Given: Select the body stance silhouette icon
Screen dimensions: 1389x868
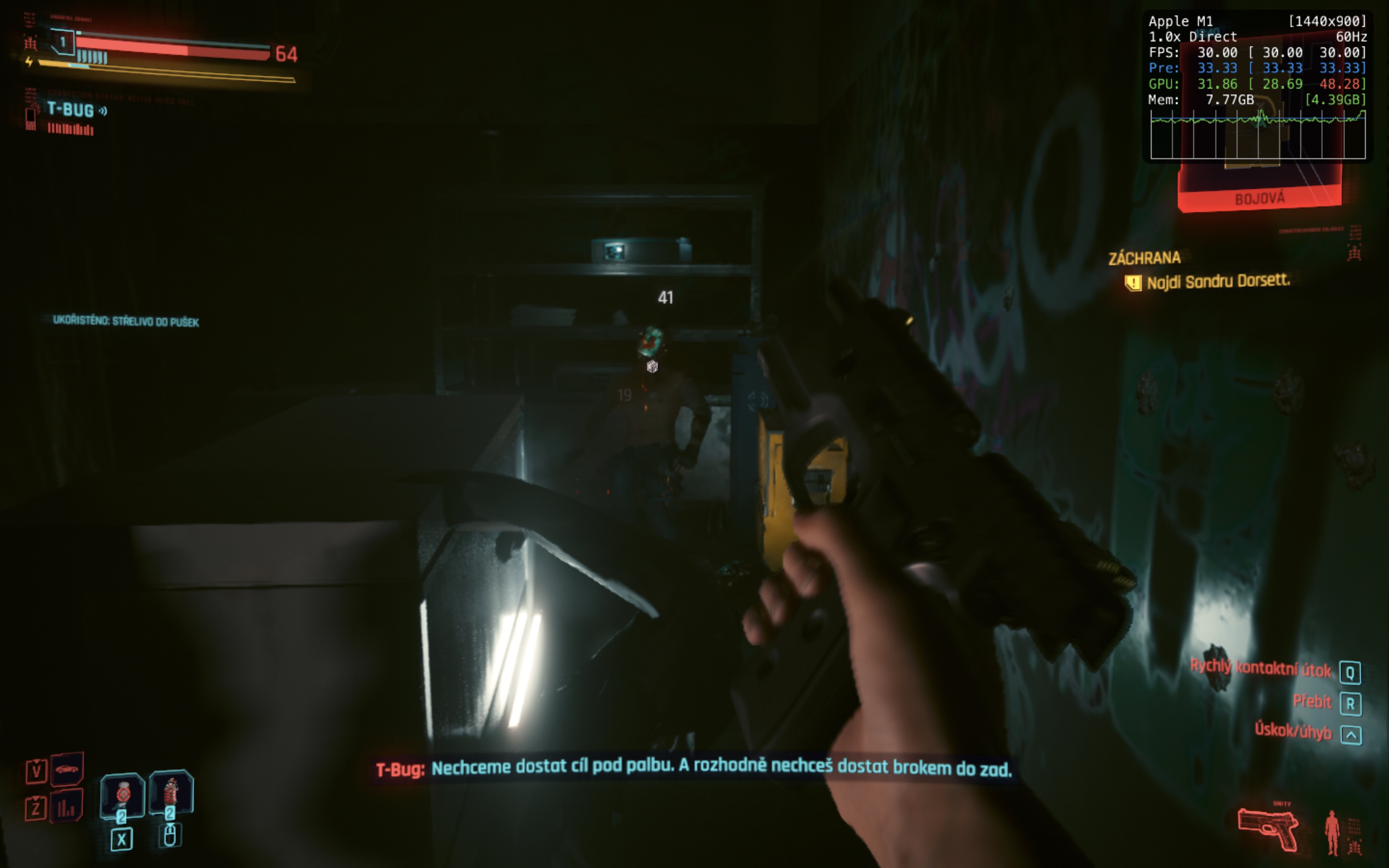Looking at the screenshot, I should 1332,832.
